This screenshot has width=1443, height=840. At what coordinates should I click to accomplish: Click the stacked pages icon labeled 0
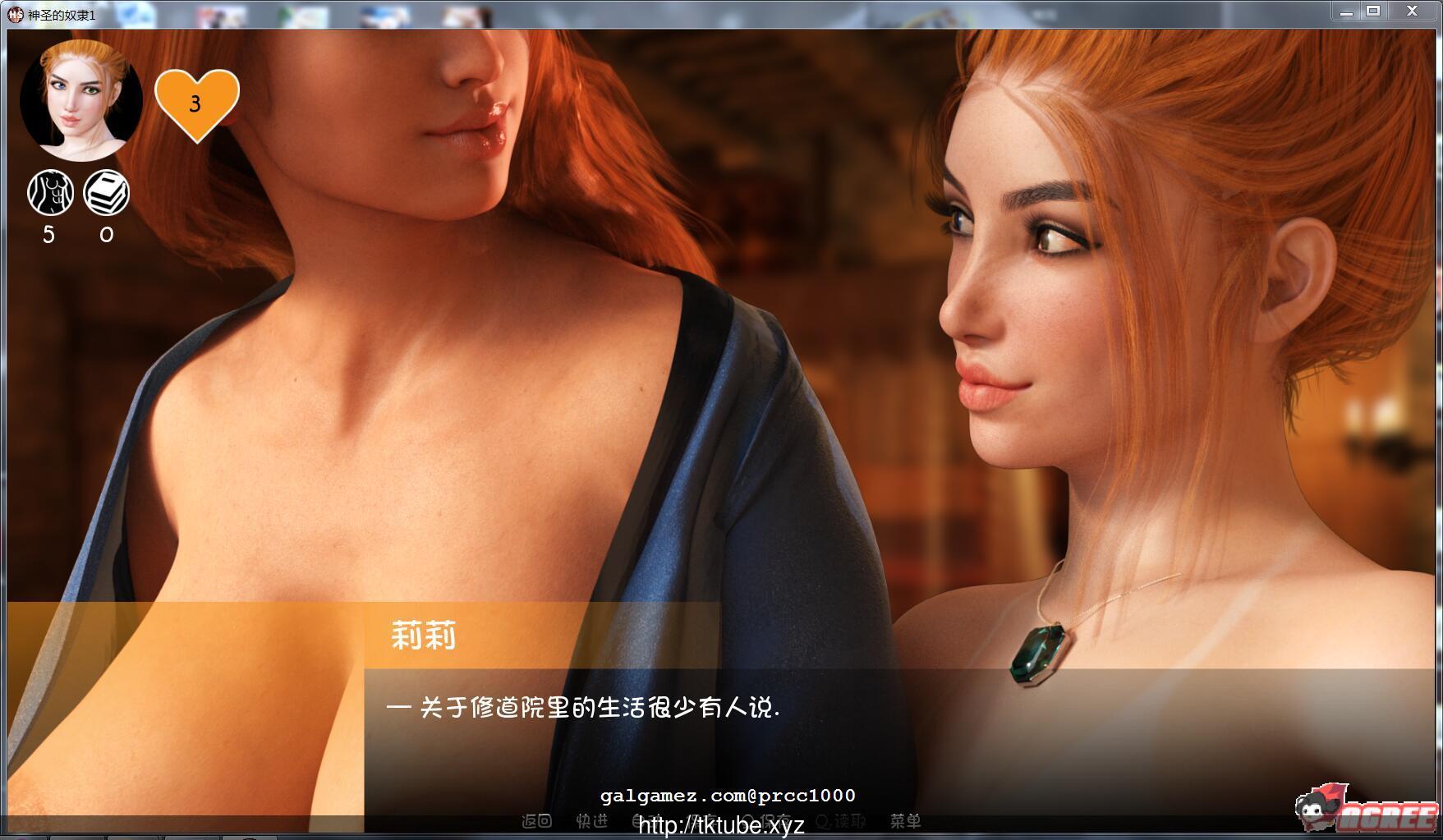pyautogui.click(x=108, y=192)
